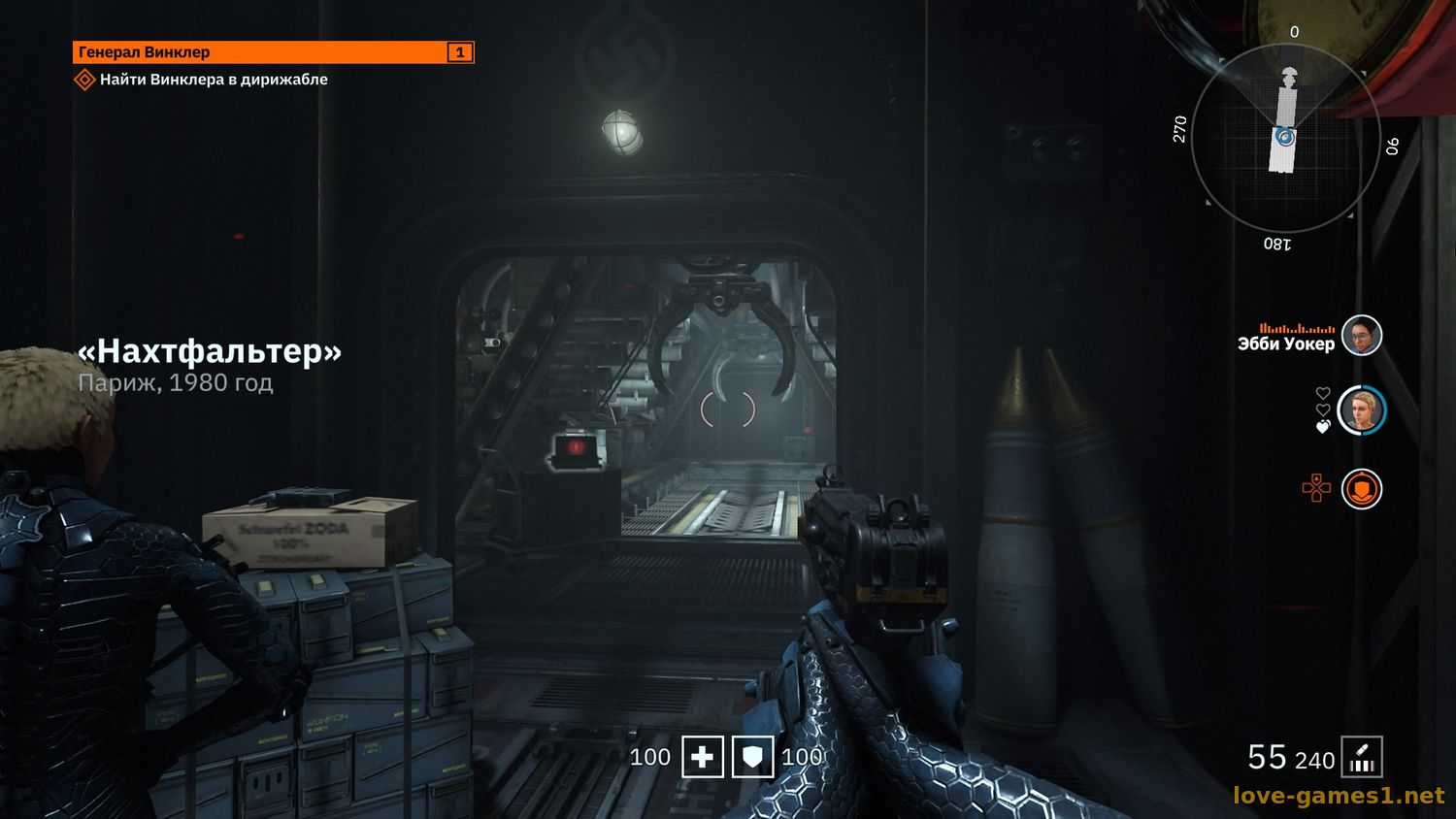
Task: Select the «Генерал Винклер» mission tracker bar
Action: pyautogui.click(x=273, y=52)
